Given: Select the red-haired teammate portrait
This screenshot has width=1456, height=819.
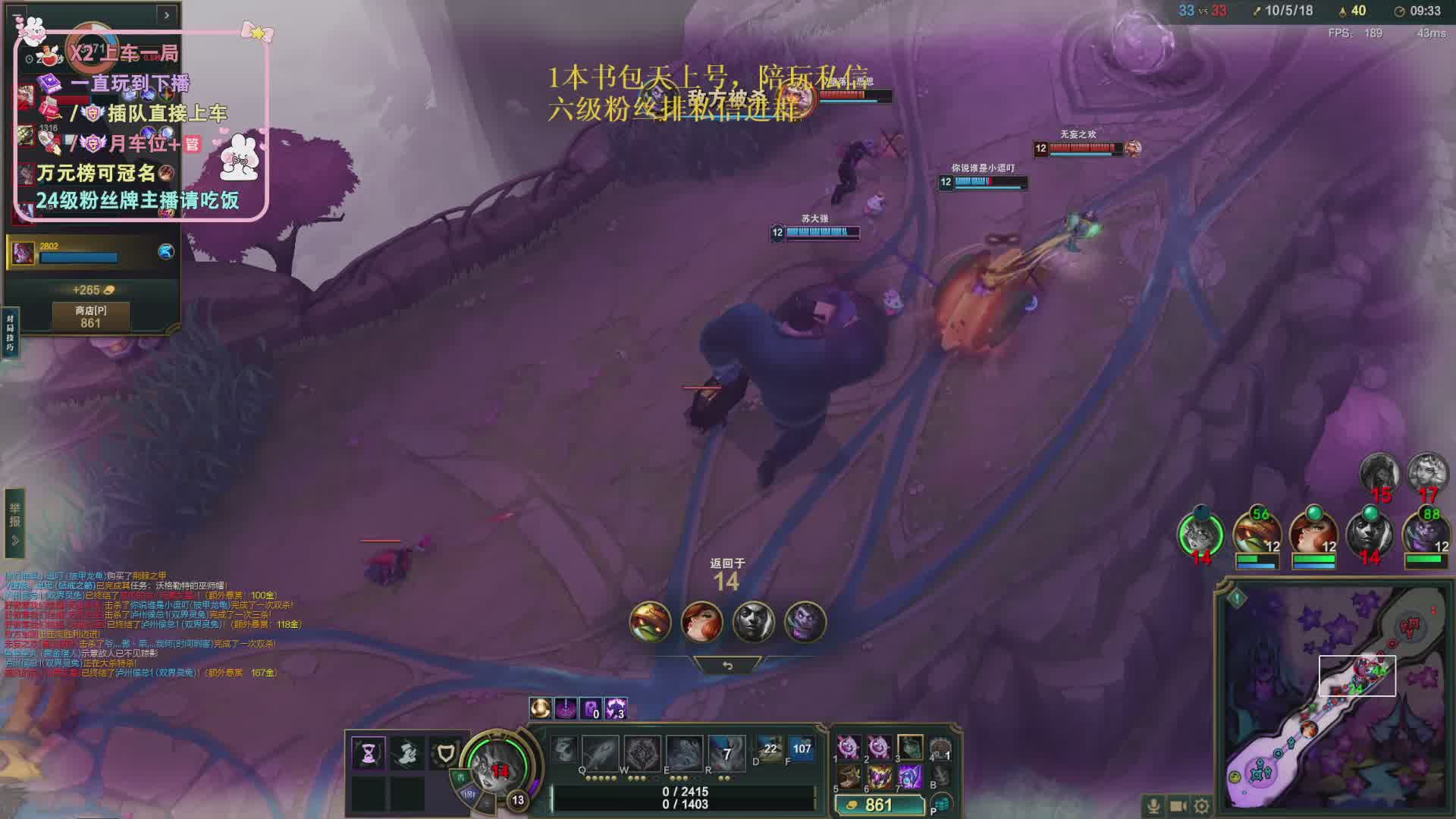Looking at the screenshot, I should tap(1313, 534).
